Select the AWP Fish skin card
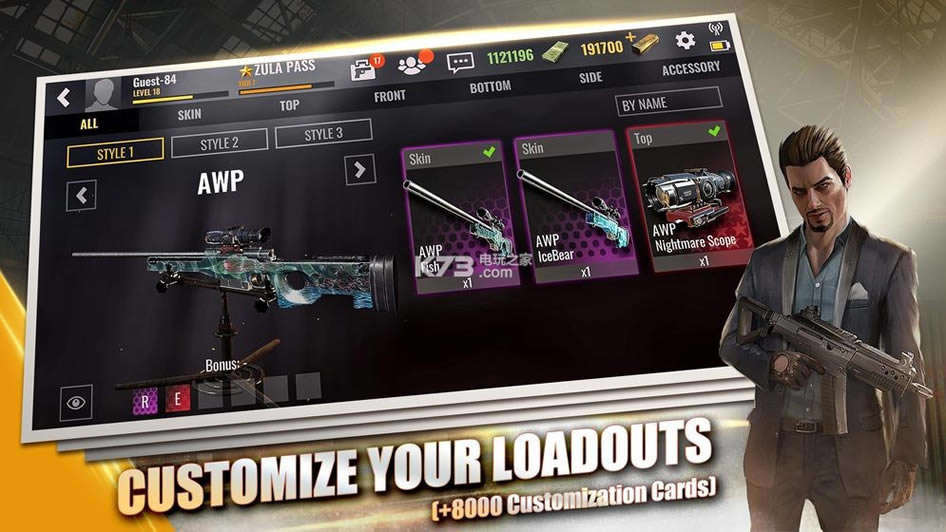Screen dimensions: 946x532 click(458, 215)
